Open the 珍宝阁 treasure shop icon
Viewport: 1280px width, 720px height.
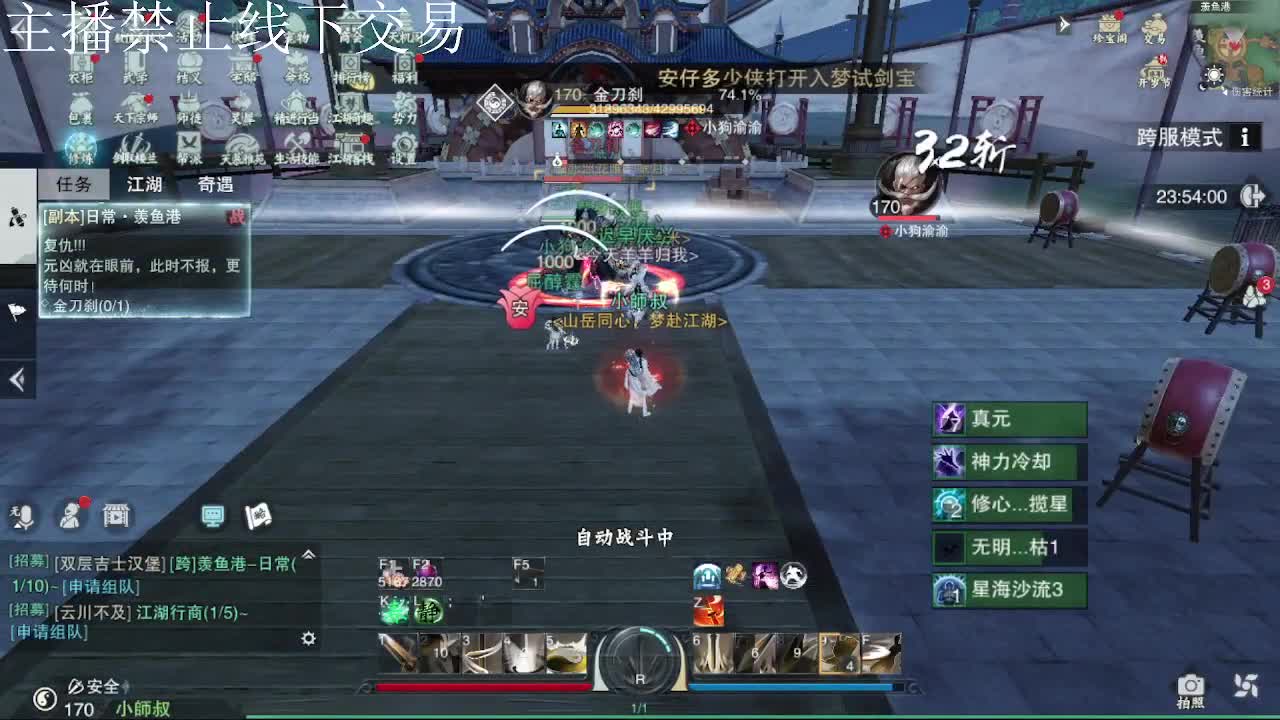[1109, 27]
